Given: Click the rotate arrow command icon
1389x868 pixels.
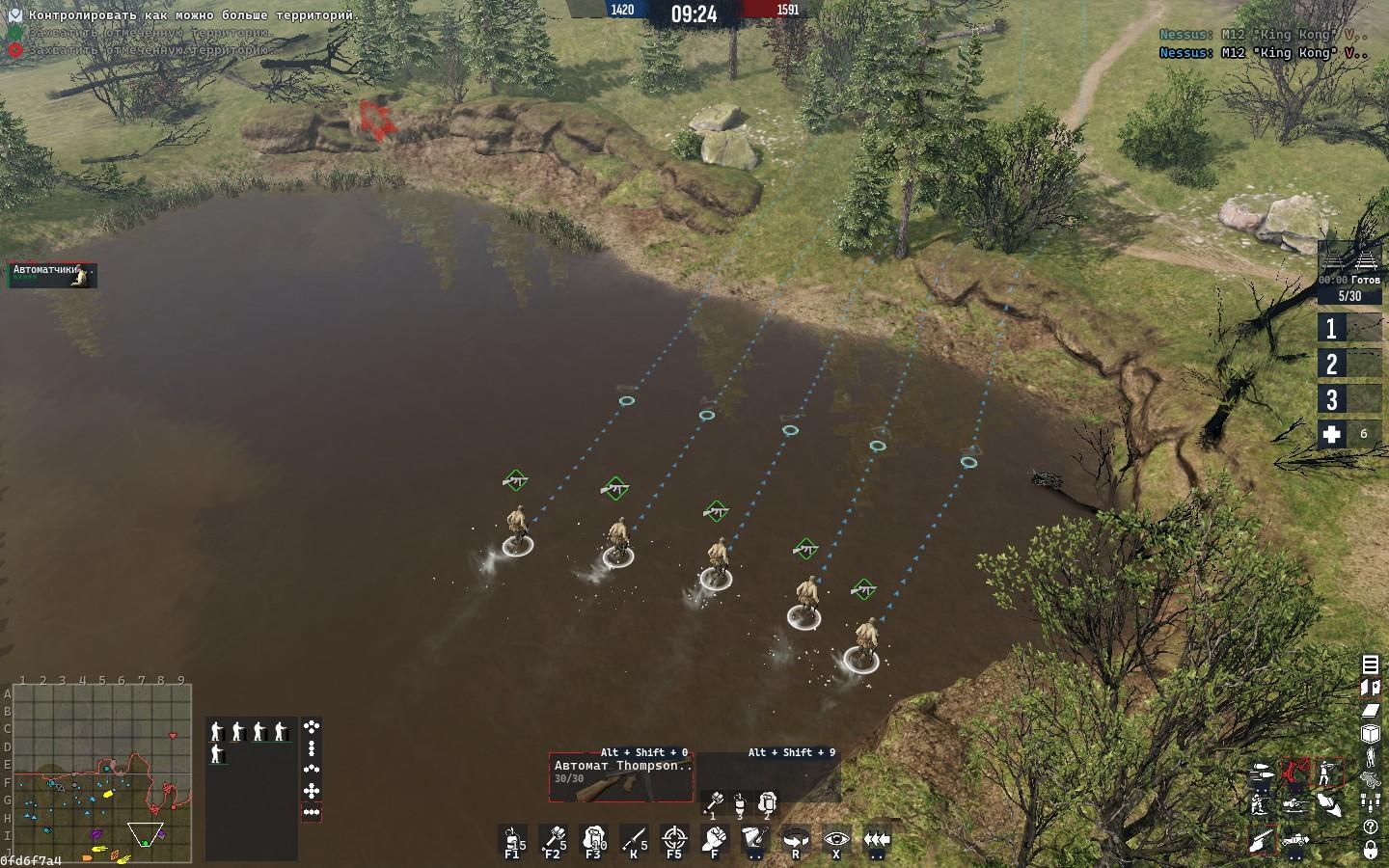Looking at the screenshot, I should point(796,839).
